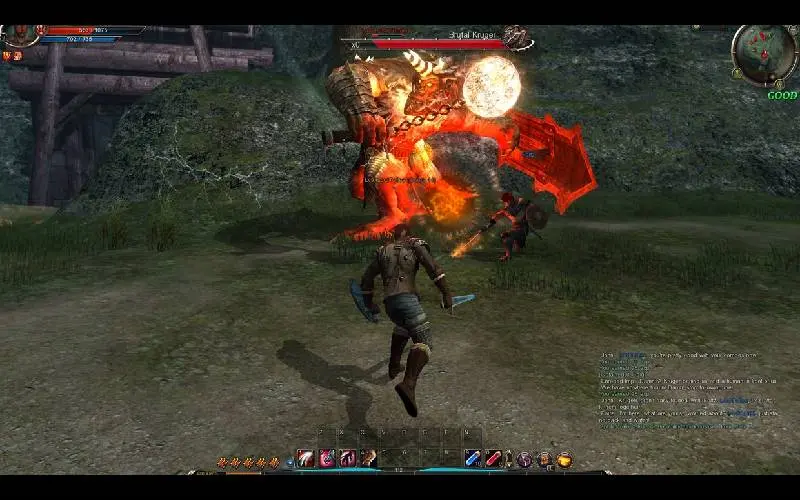Use the pink potion hotbar skill
The image size is (800, 500).
tap(326, 458)
